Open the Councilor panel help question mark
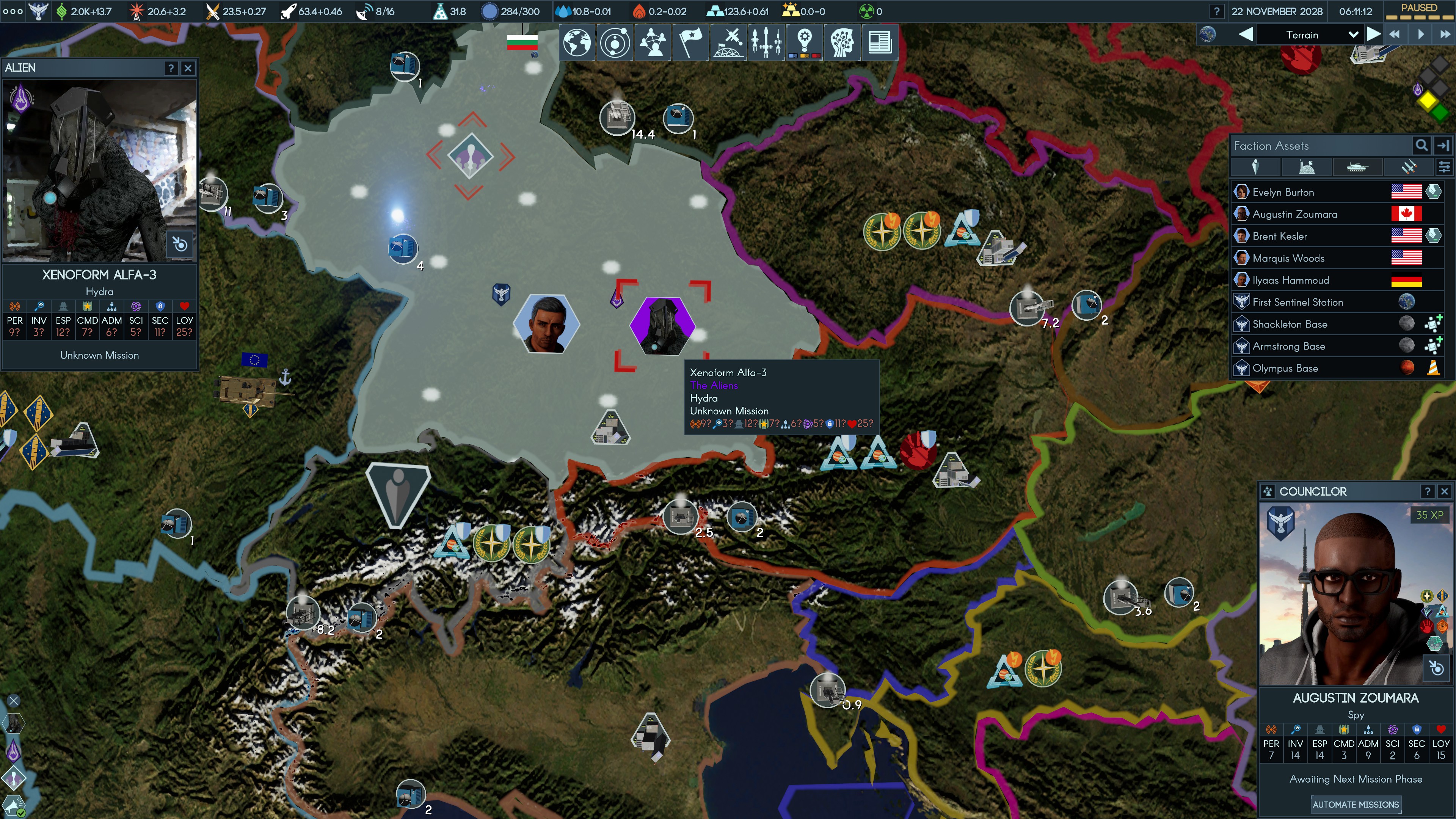 click(x=1428, y=491)
